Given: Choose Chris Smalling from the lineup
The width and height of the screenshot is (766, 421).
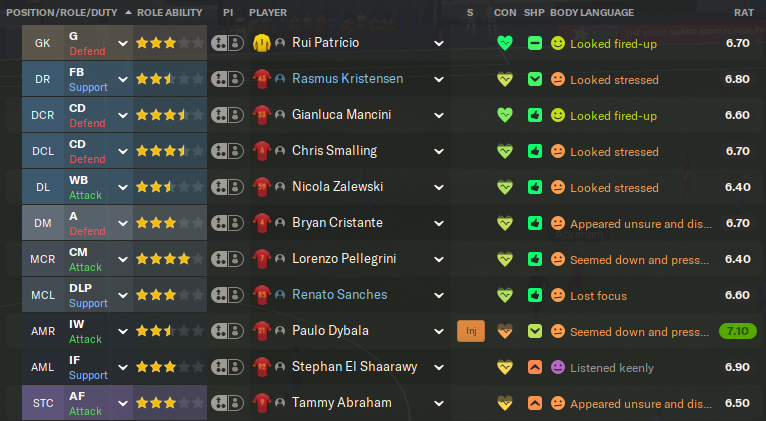Looking at the screenshot, I should (x=334, y=152).
